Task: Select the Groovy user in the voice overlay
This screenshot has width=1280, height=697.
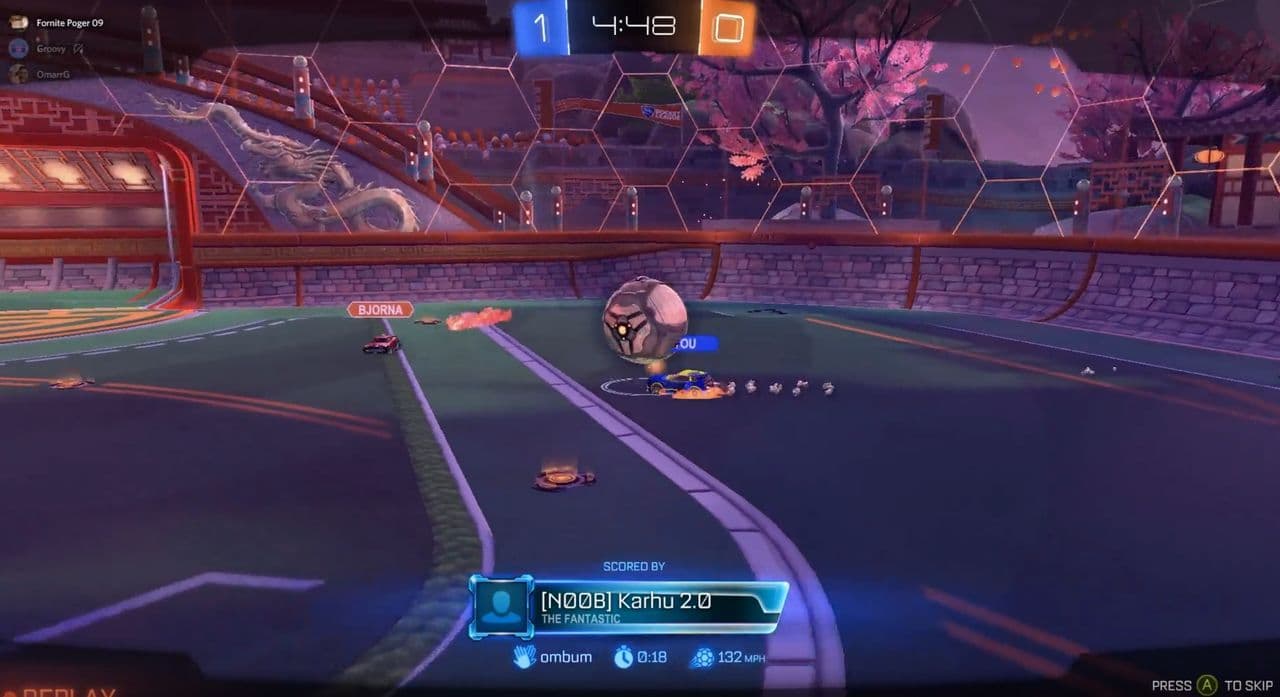Action: coord(50,47)
